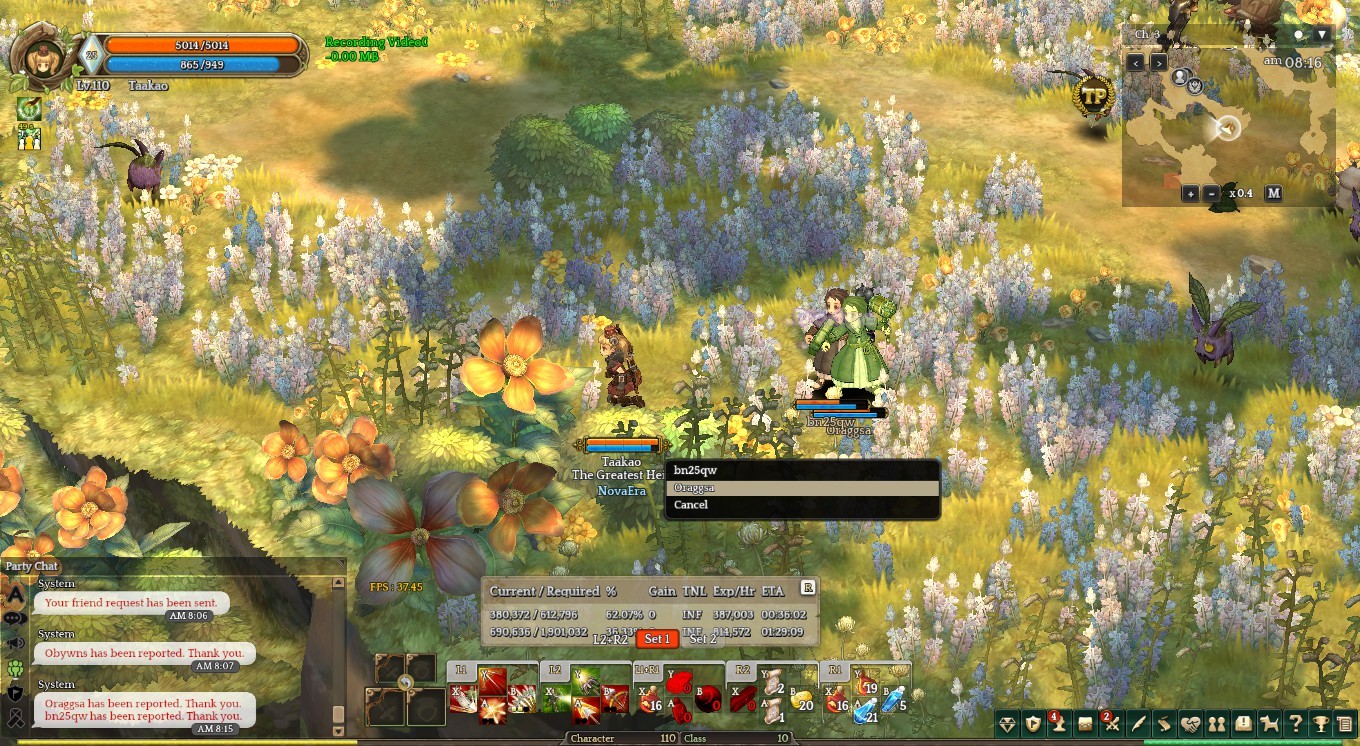This screenshot has width=1360, height=746.
Task: Zoom in the minimap with plus button
Action: pos(1190,193)
